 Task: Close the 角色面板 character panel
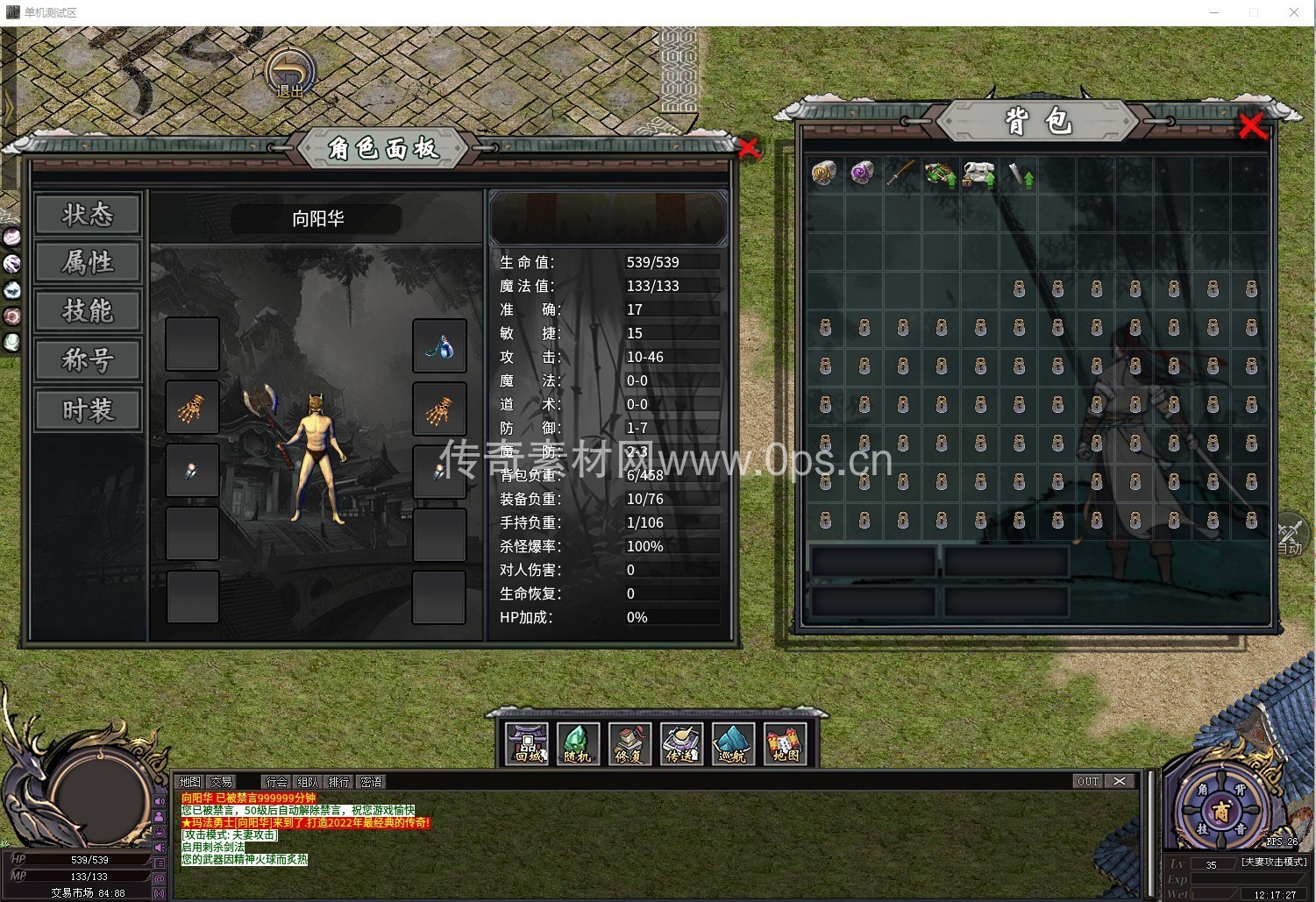point(749,148)
